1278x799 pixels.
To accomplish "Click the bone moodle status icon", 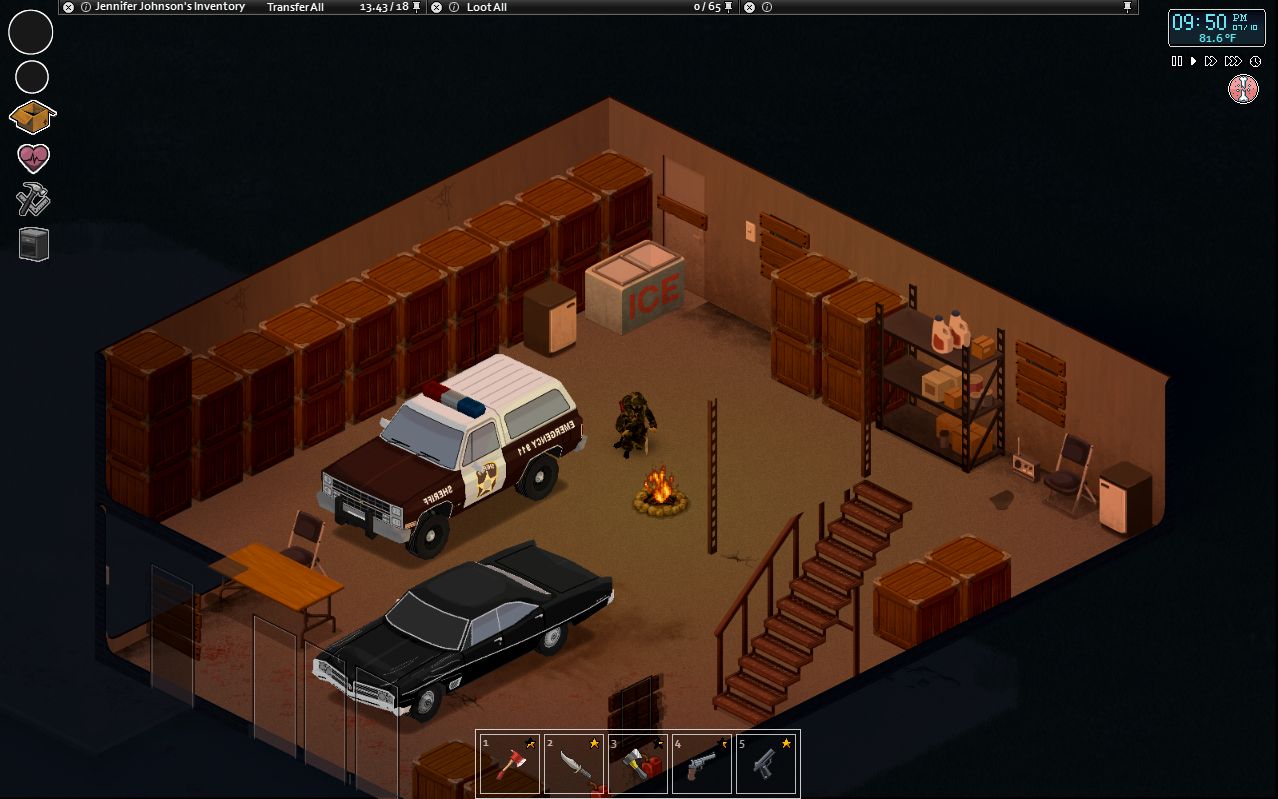I will click(1243, 90).
